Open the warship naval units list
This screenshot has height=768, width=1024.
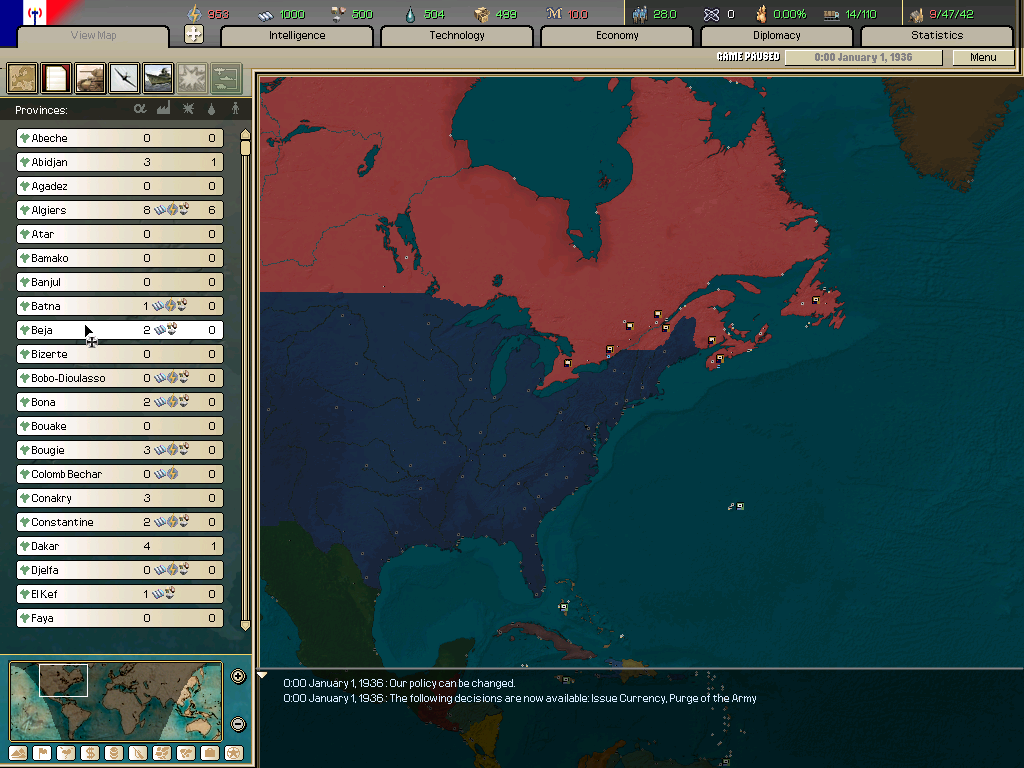158,77
